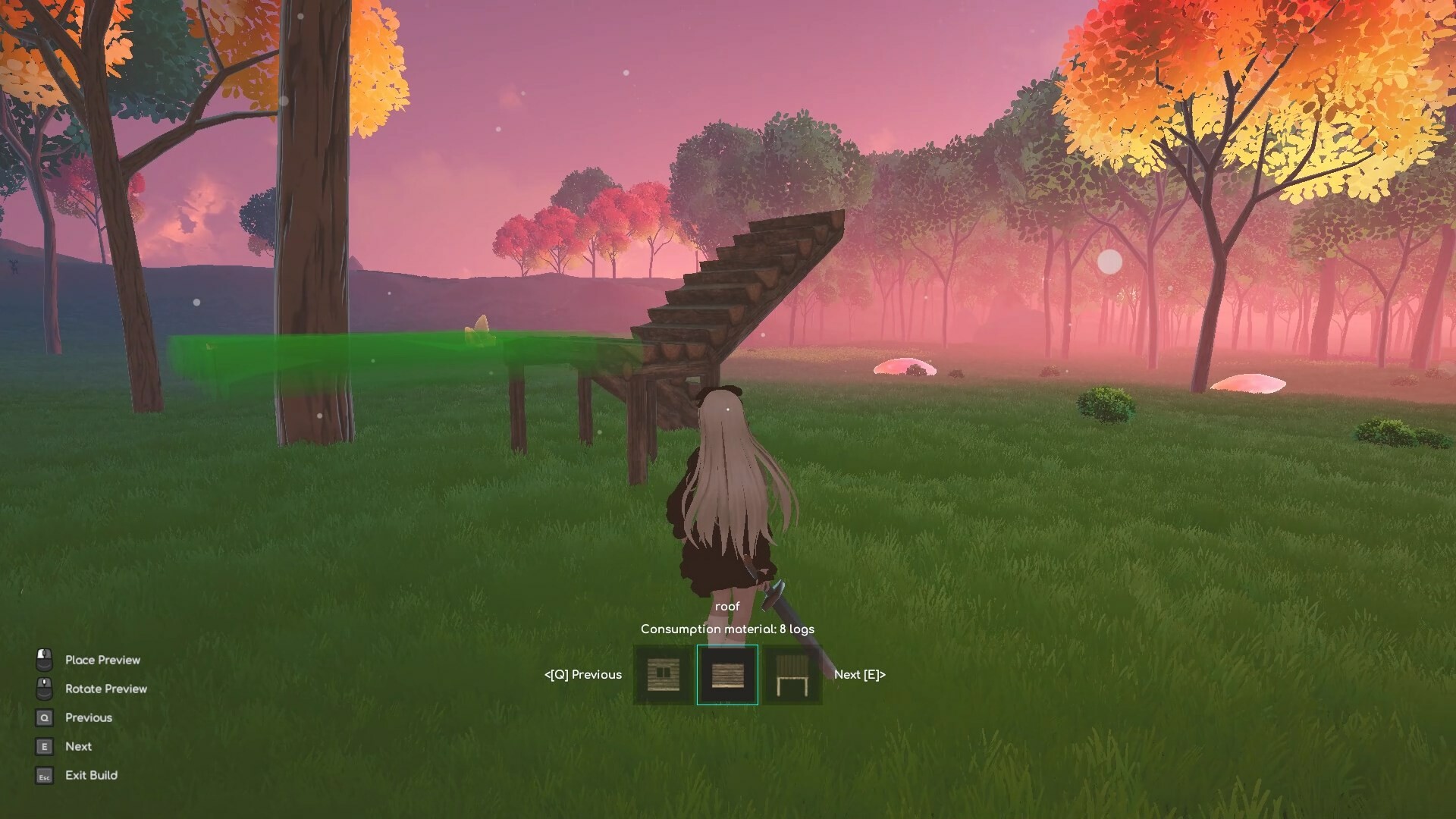
Task: Toggle selection of the highlighted roof slot
Action: 729,674
